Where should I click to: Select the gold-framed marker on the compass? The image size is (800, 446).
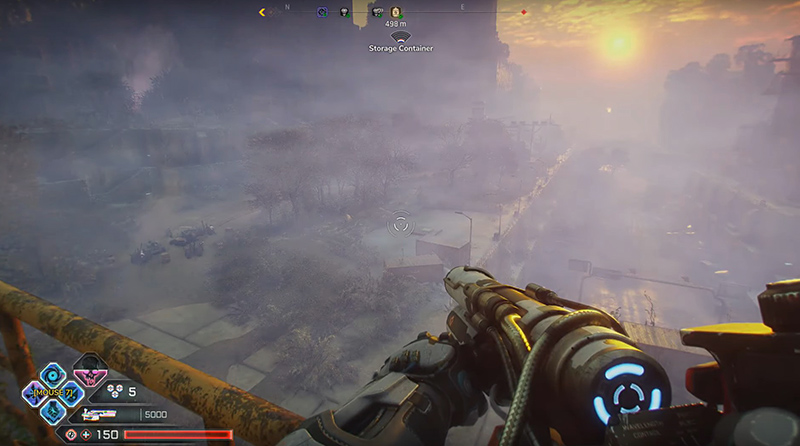click(x=394, y=13)
